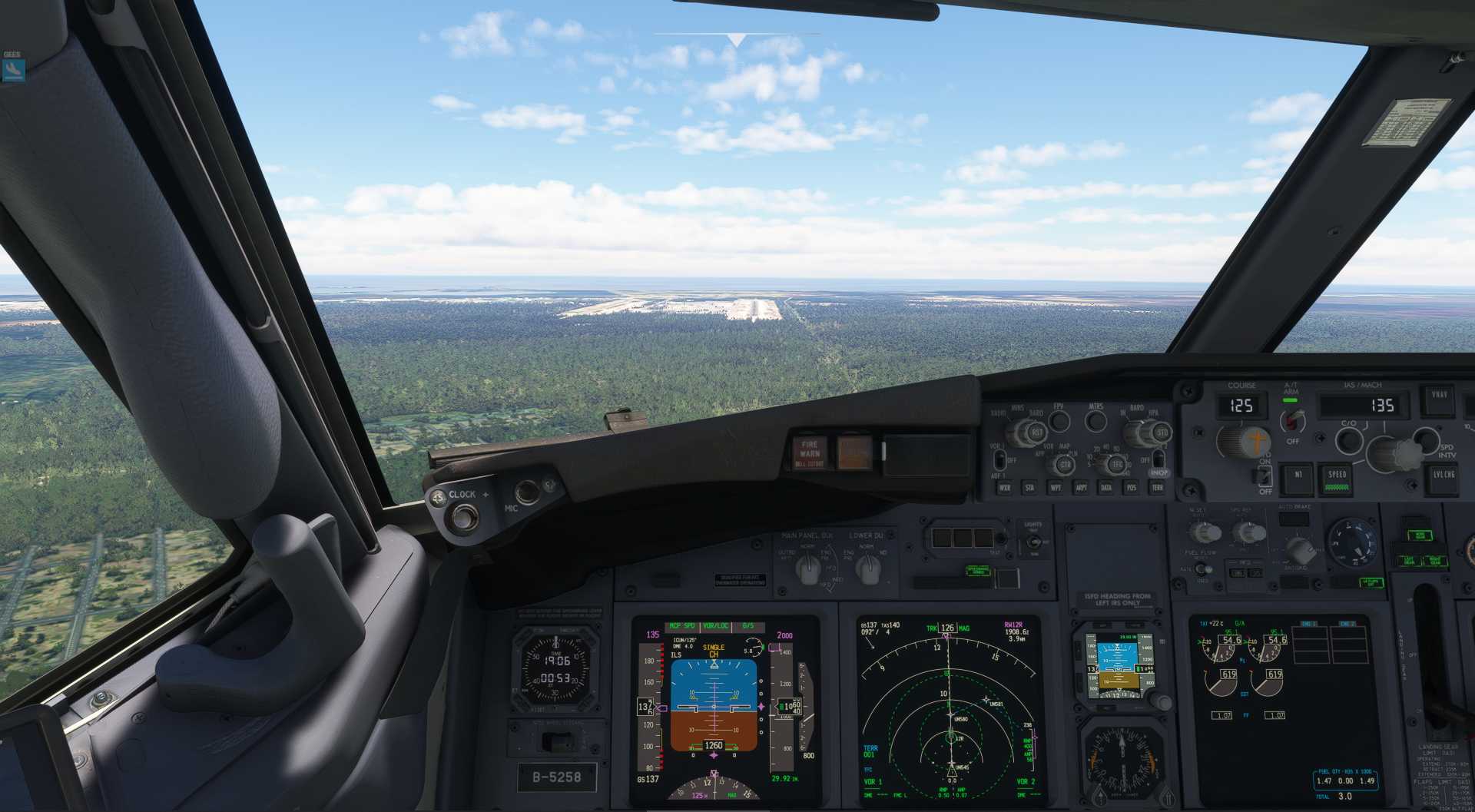Click the minimums RST reset button
The width and height of the screenshot is (1475, 812).
coord(1036,433)
